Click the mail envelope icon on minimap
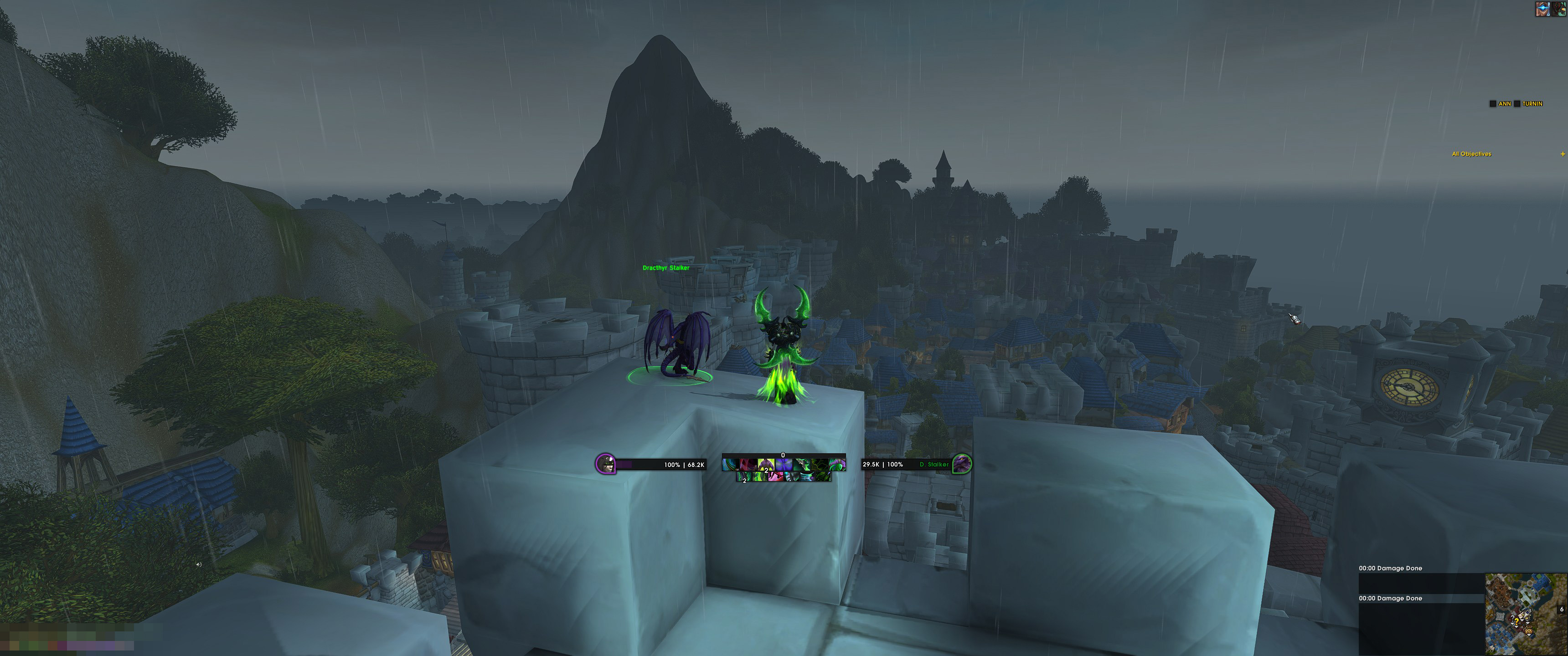The width and height of the screenshot is (1568, 656). 1521,616
